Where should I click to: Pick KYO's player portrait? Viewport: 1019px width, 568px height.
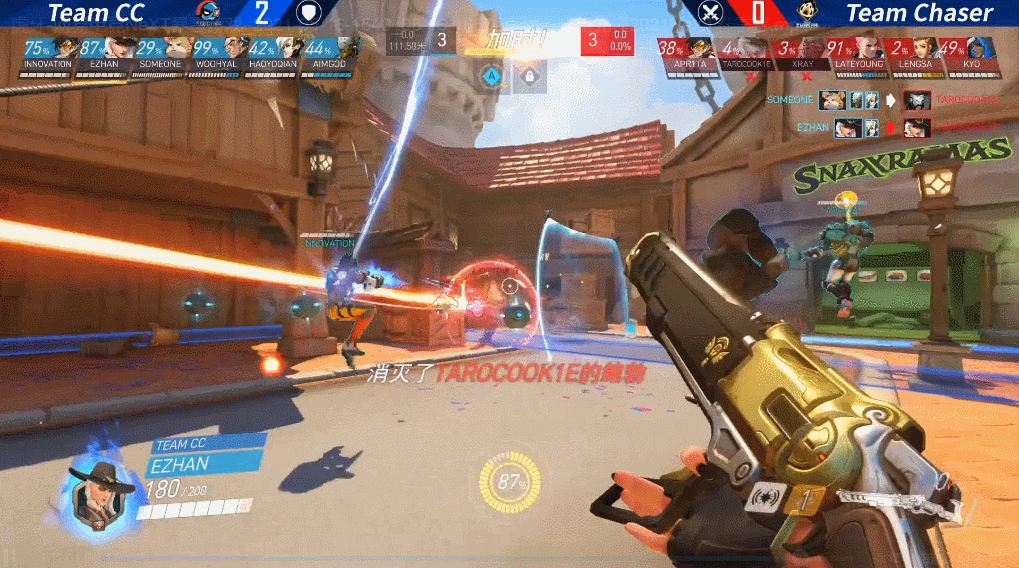tap(982, 47)
